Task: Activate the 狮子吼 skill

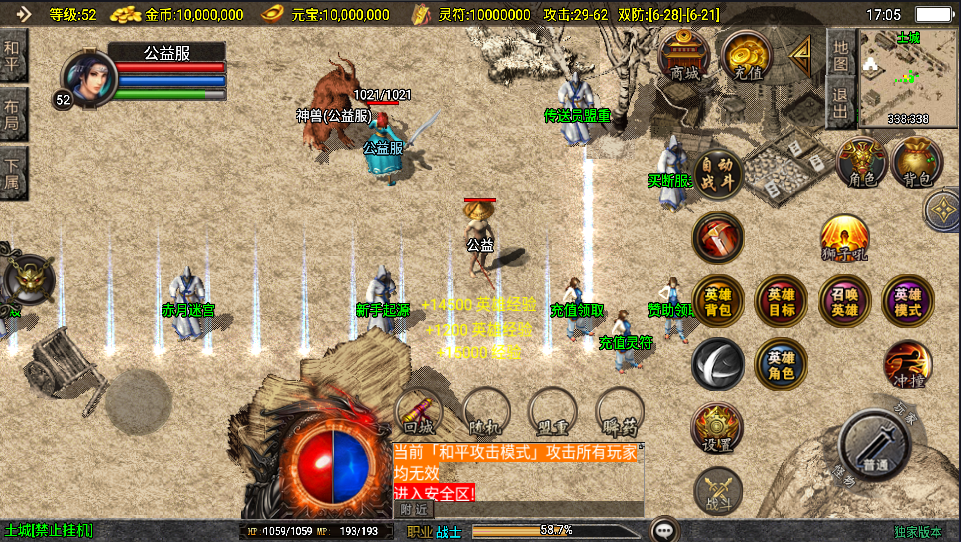Action: click(845, 240)
